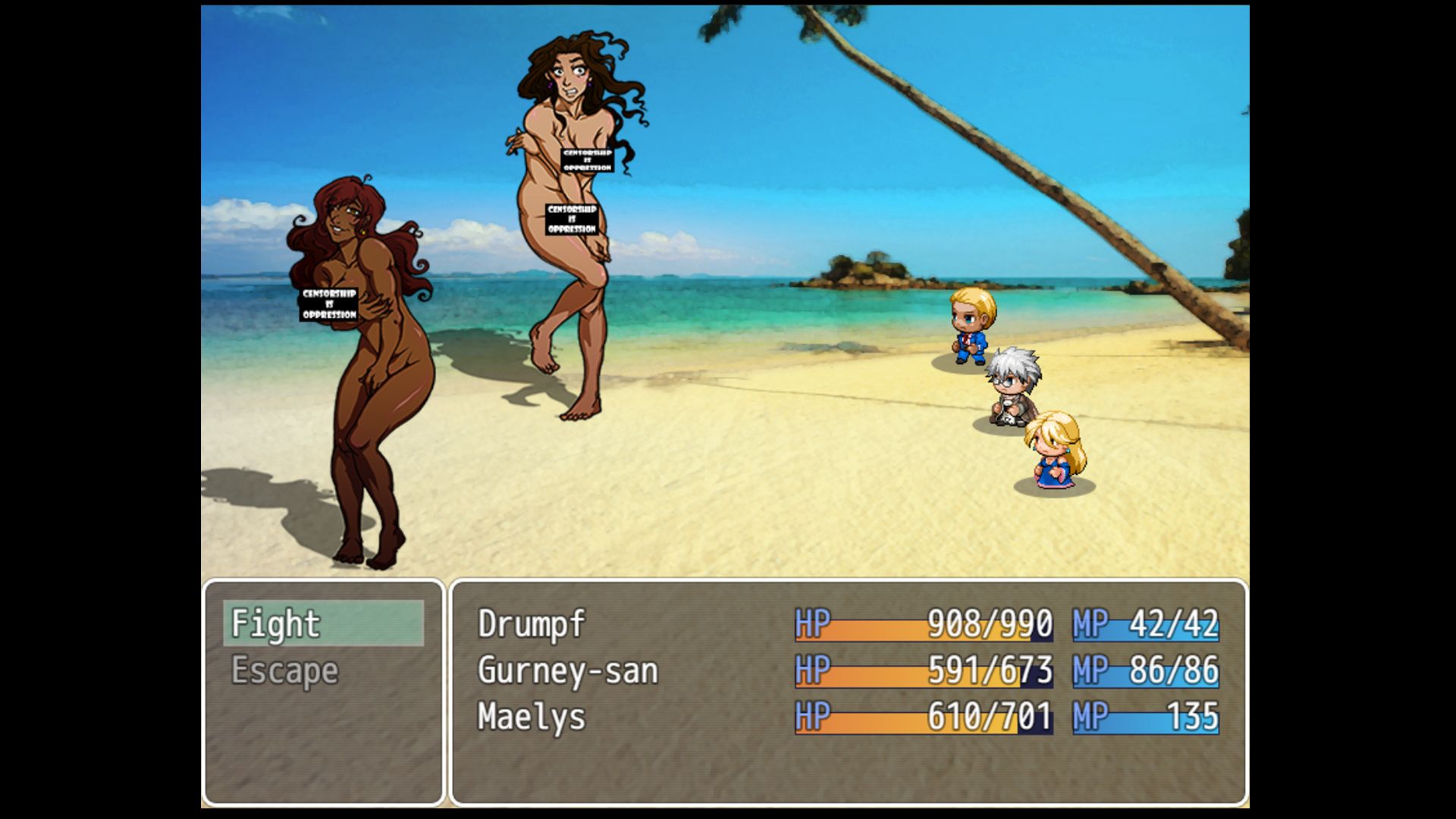Click Gurney-san's party status row

(847, 671)
